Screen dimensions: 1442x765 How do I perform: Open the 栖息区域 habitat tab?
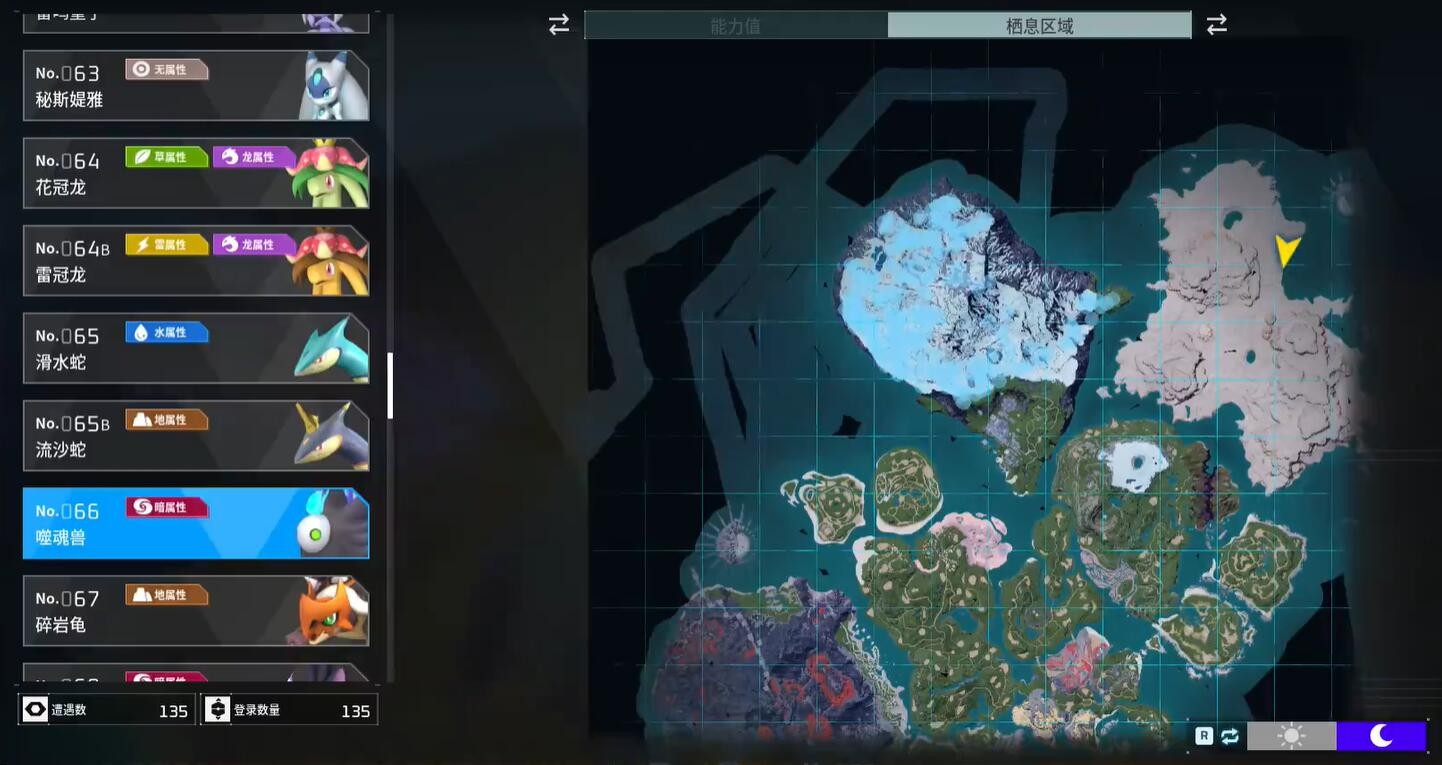coord(1039,26)
